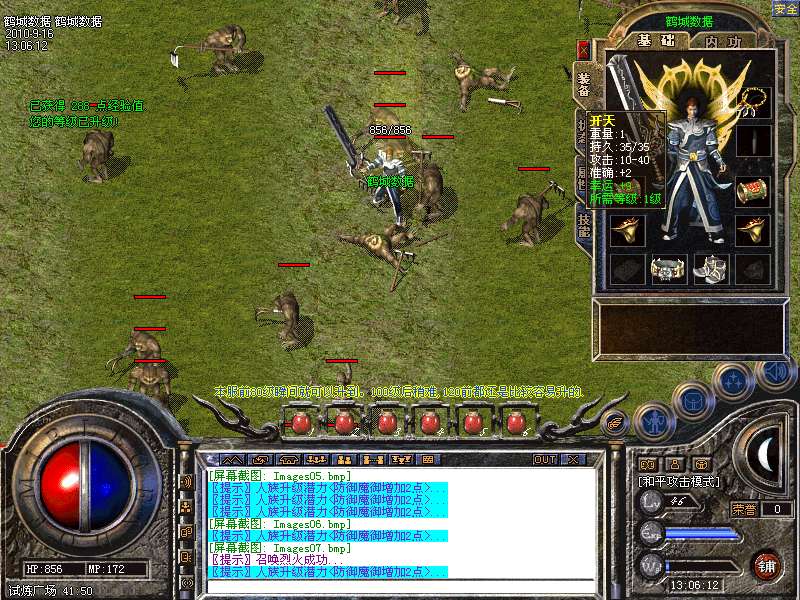
Task: Close the character equipment panel
Action: (584, 49)
